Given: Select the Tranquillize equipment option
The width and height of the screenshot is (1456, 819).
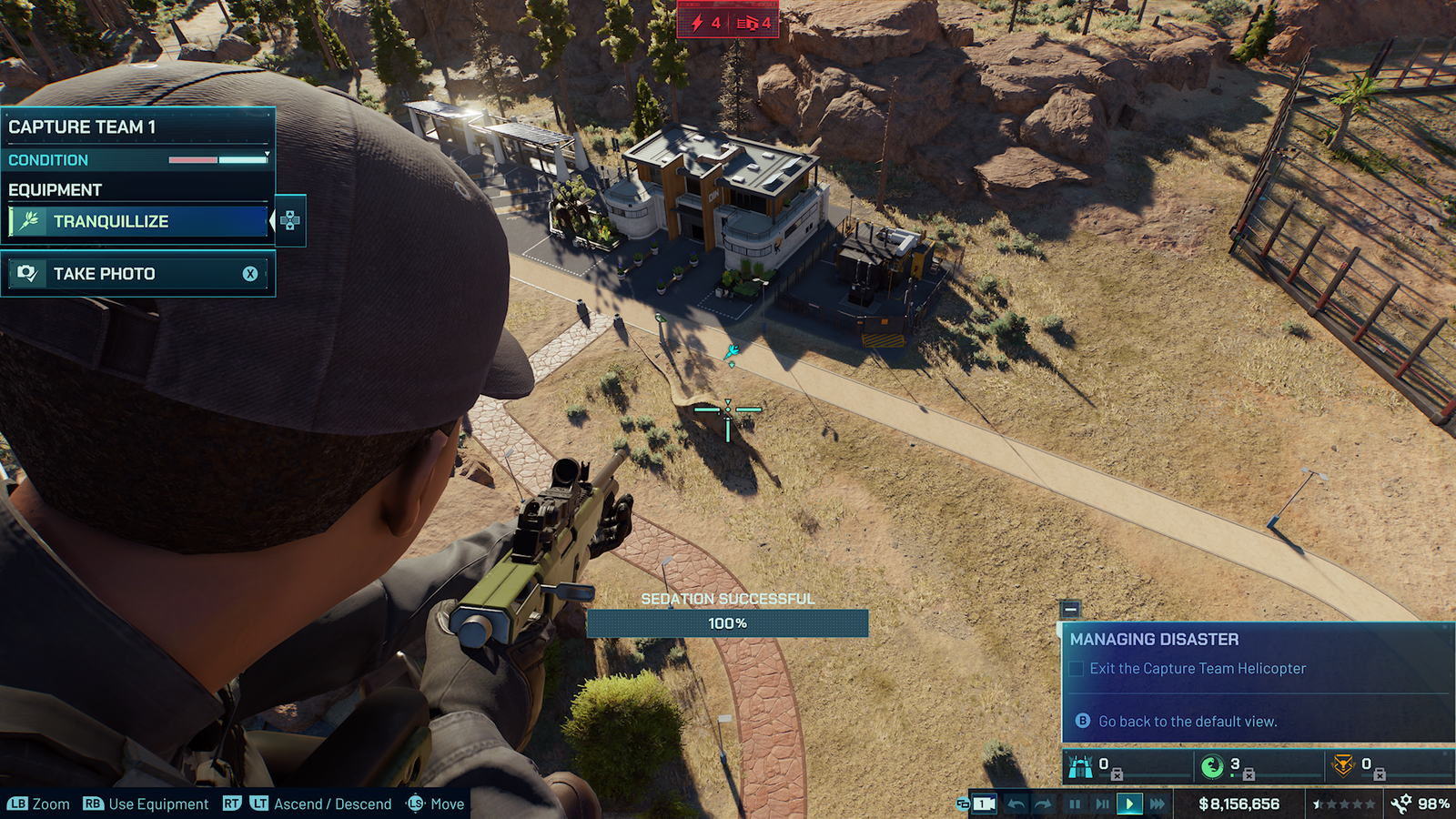Looking at the screenshot, I should pyautogui.click(x=138, y=221).
